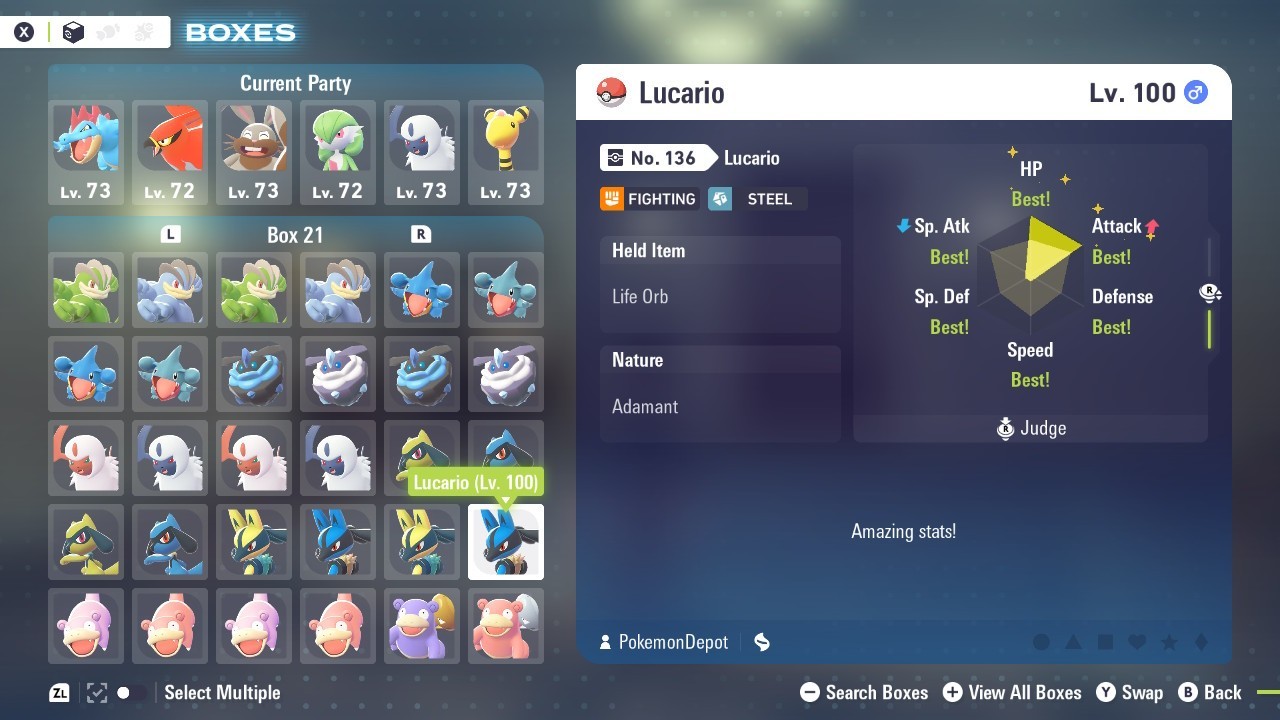Toggle the star marking on Lucario
1280x720 pixels.
(1169, 642)
